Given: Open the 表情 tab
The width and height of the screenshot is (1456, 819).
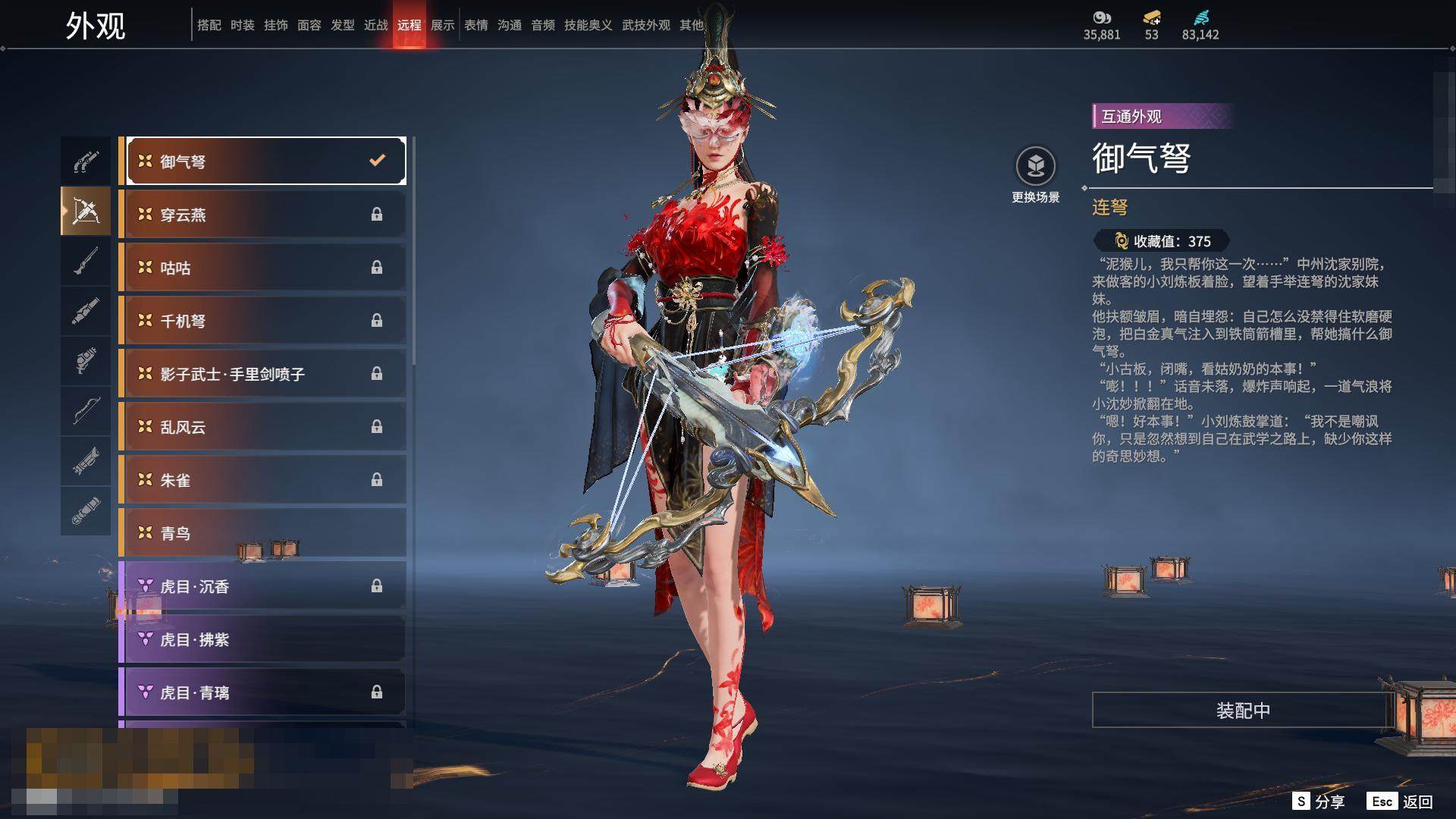Looking at the screenshot, I should click(x=476, y=25).
